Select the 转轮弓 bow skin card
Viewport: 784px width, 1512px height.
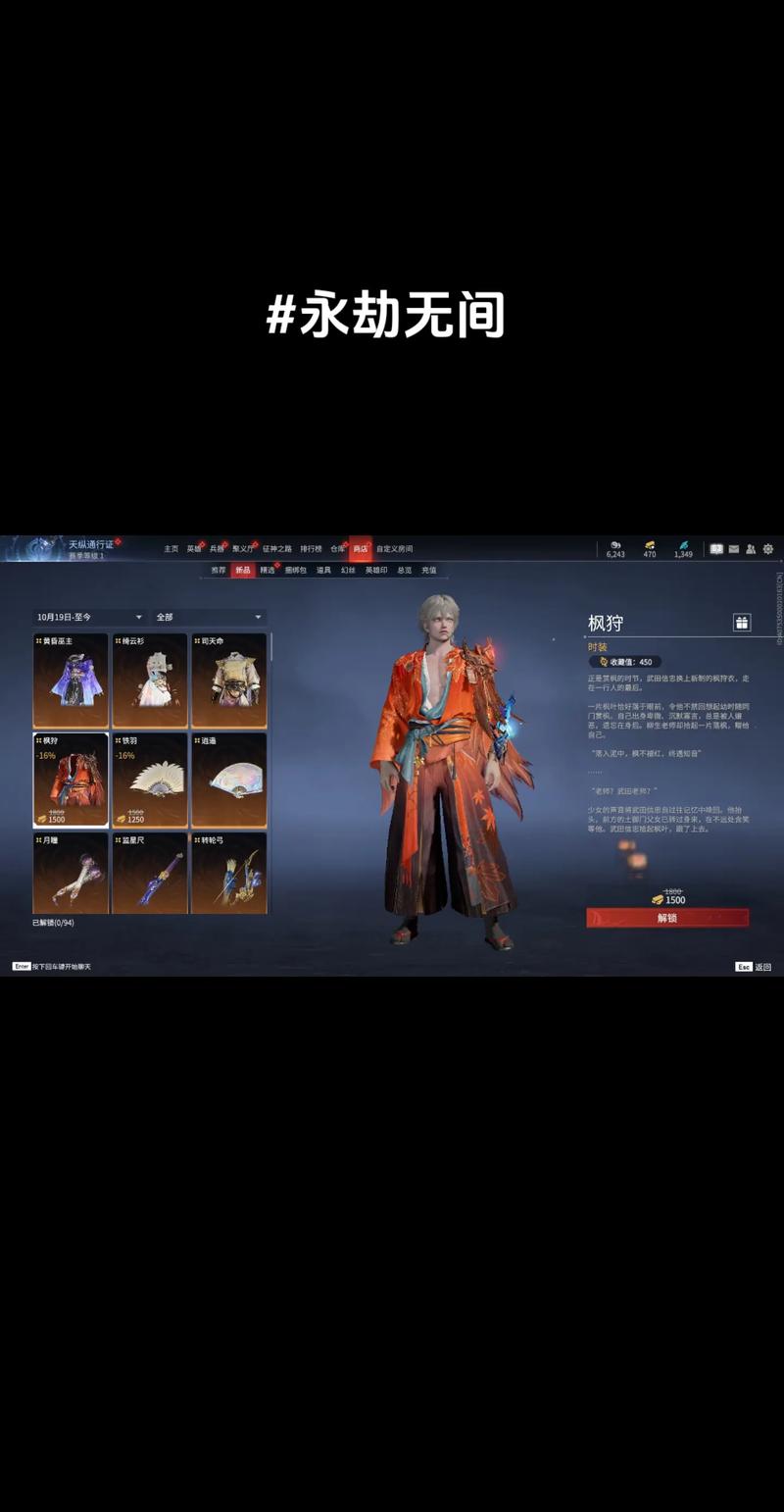228,873
